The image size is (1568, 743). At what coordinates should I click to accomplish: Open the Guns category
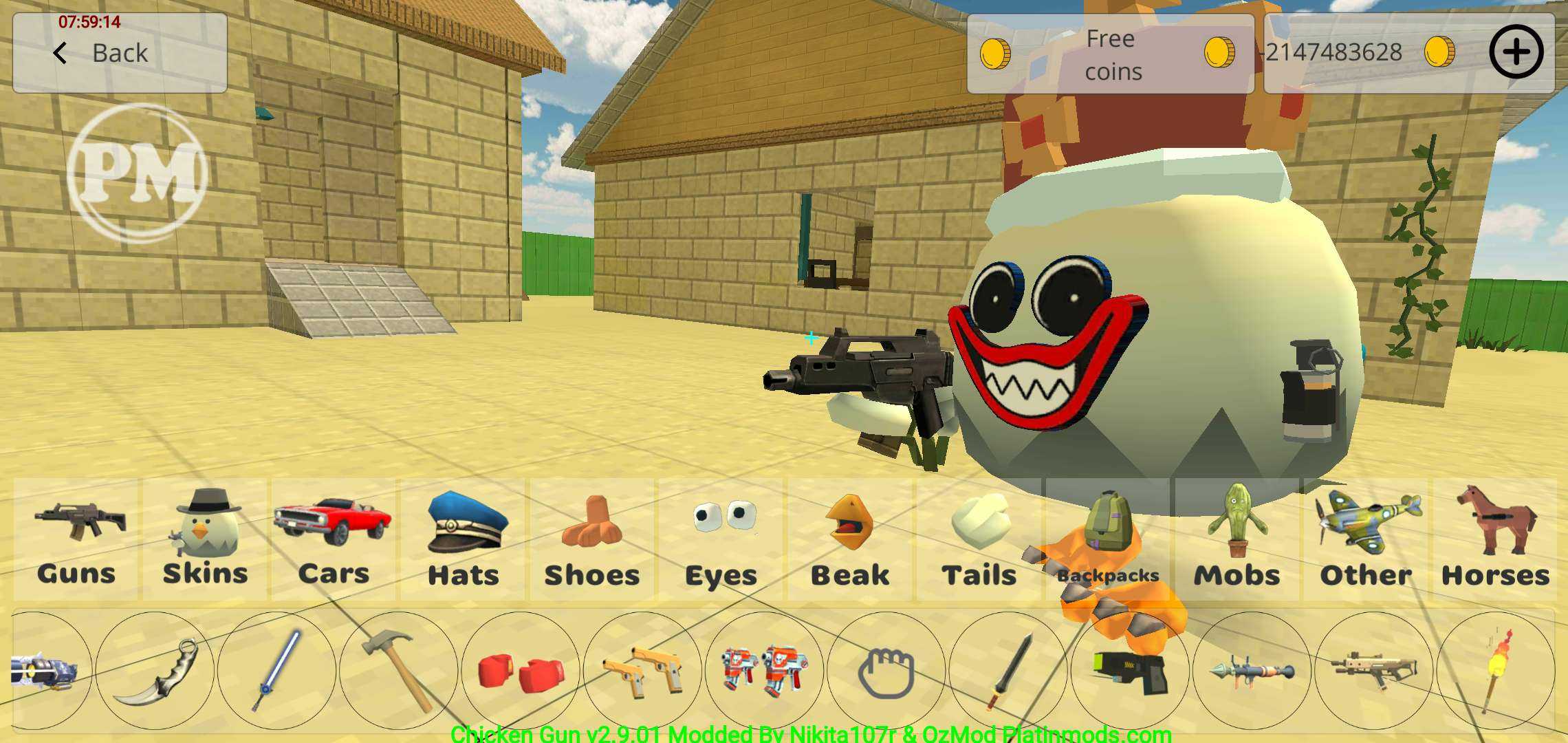point(76,540)
